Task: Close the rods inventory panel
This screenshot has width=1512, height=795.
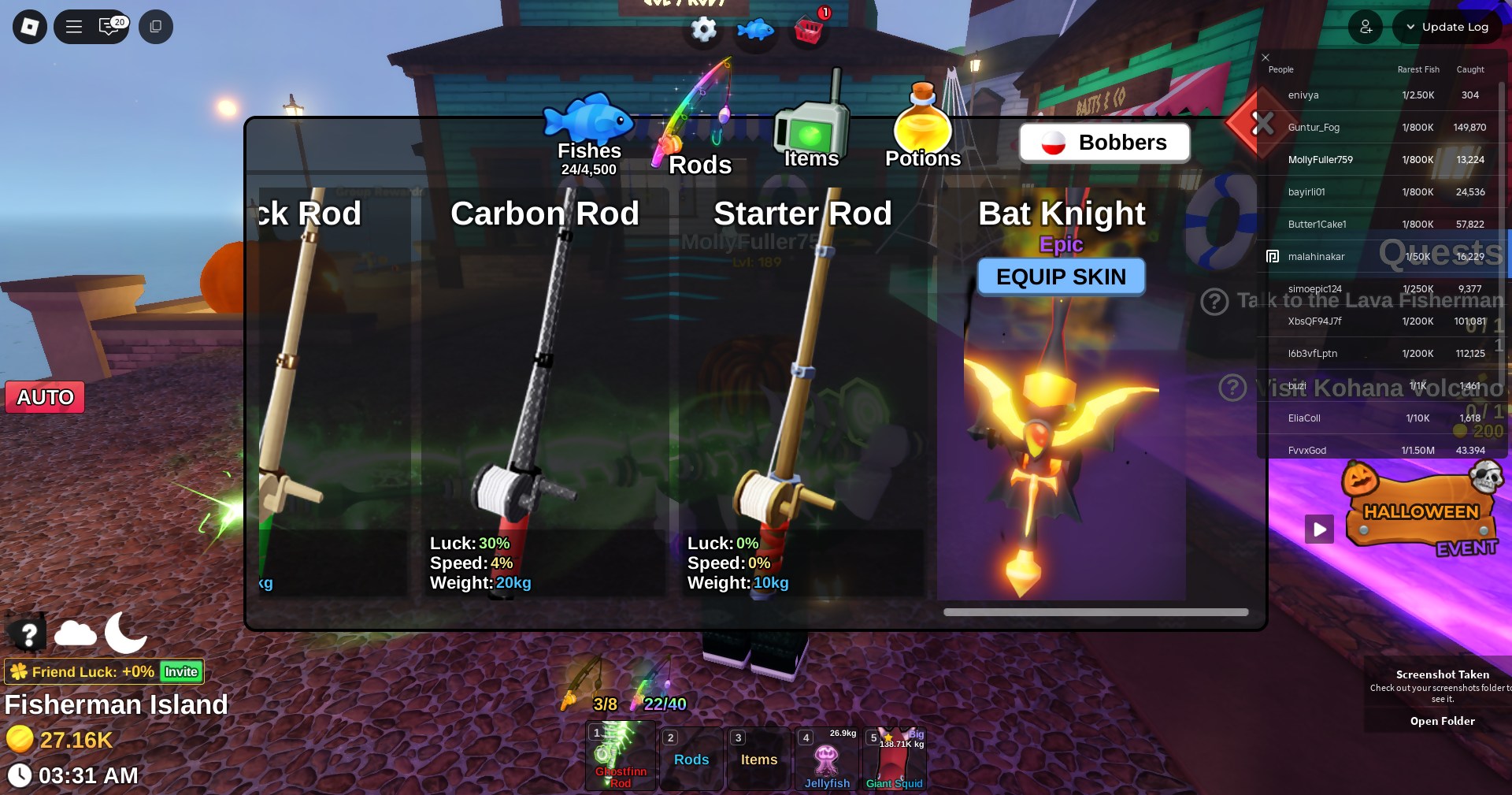Action: [x=1262, y=124]
